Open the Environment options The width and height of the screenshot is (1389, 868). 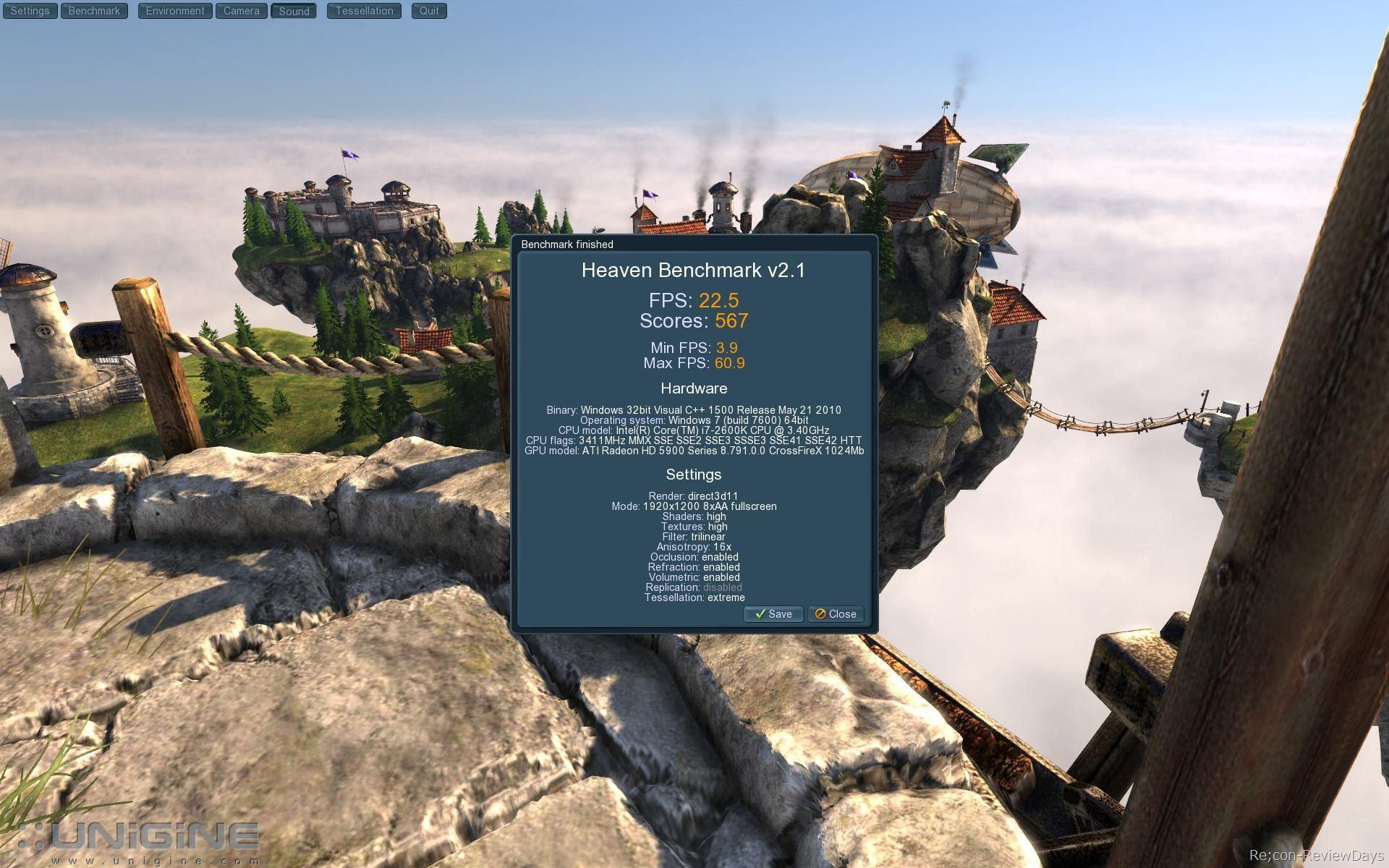point(175,11)
